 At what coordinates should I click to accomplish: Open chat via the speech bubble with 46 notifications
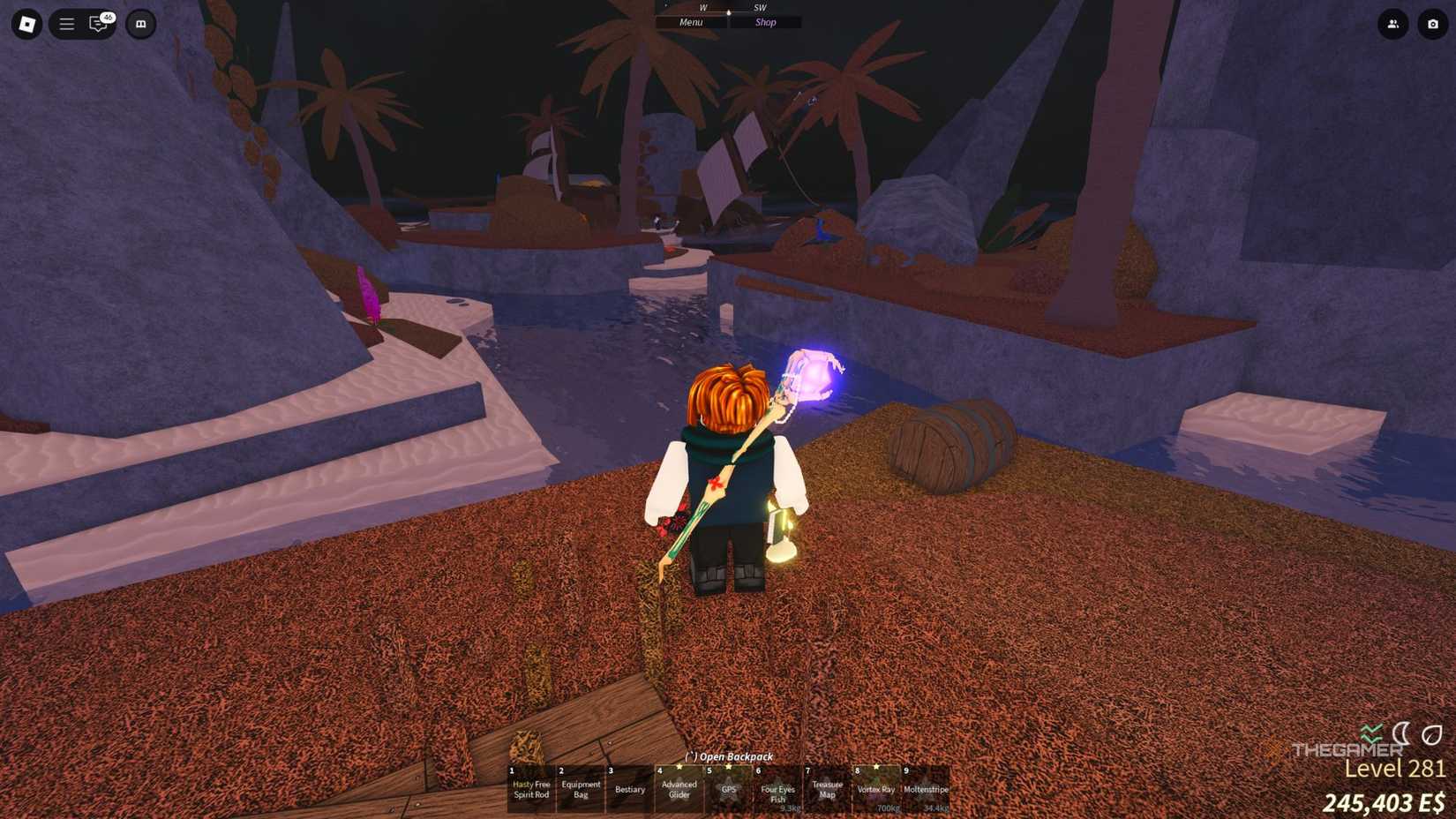click(97, 25)
